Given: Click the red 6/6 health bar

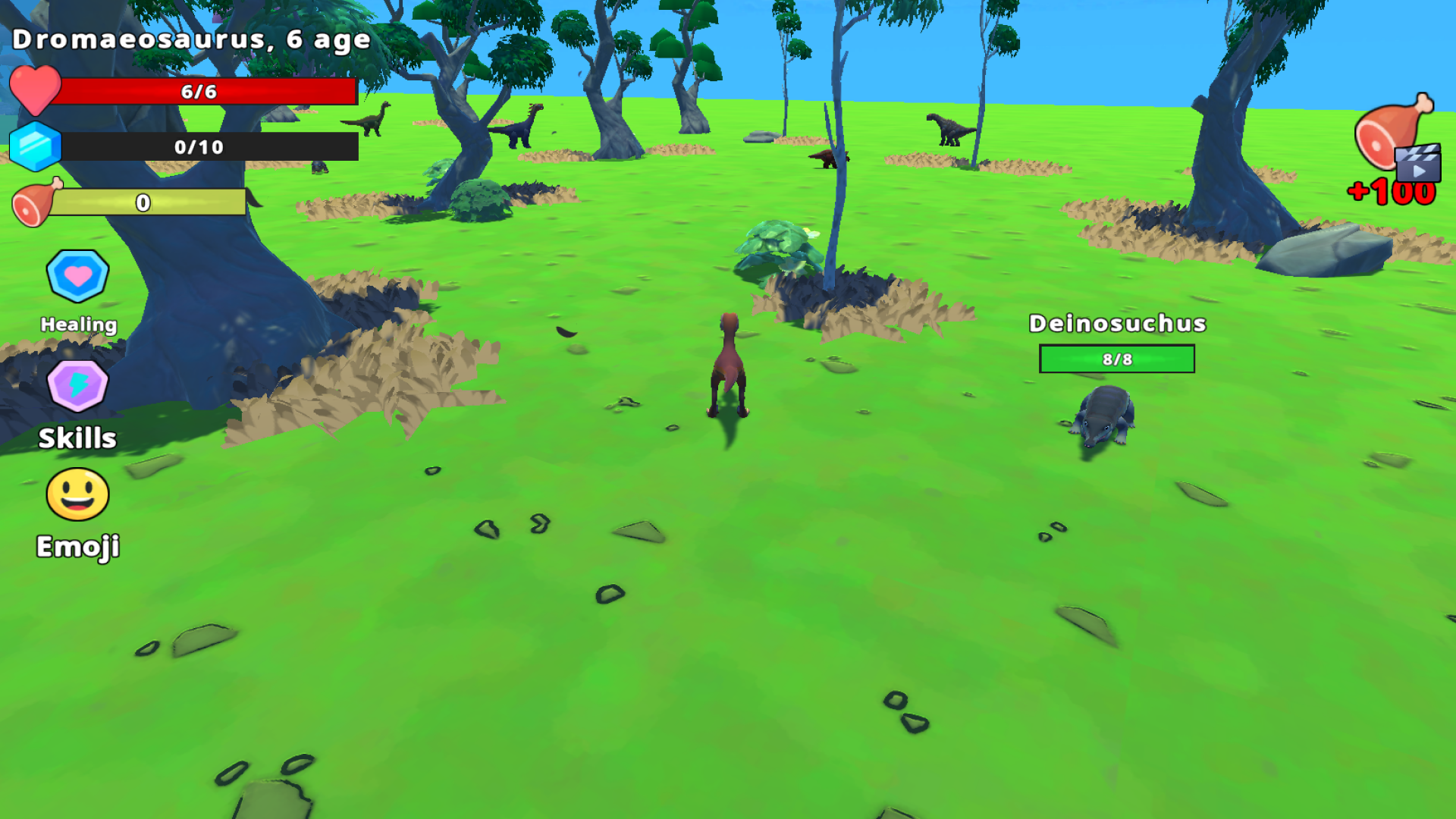Looking at the screenshot, I should (x=205, y=93).
